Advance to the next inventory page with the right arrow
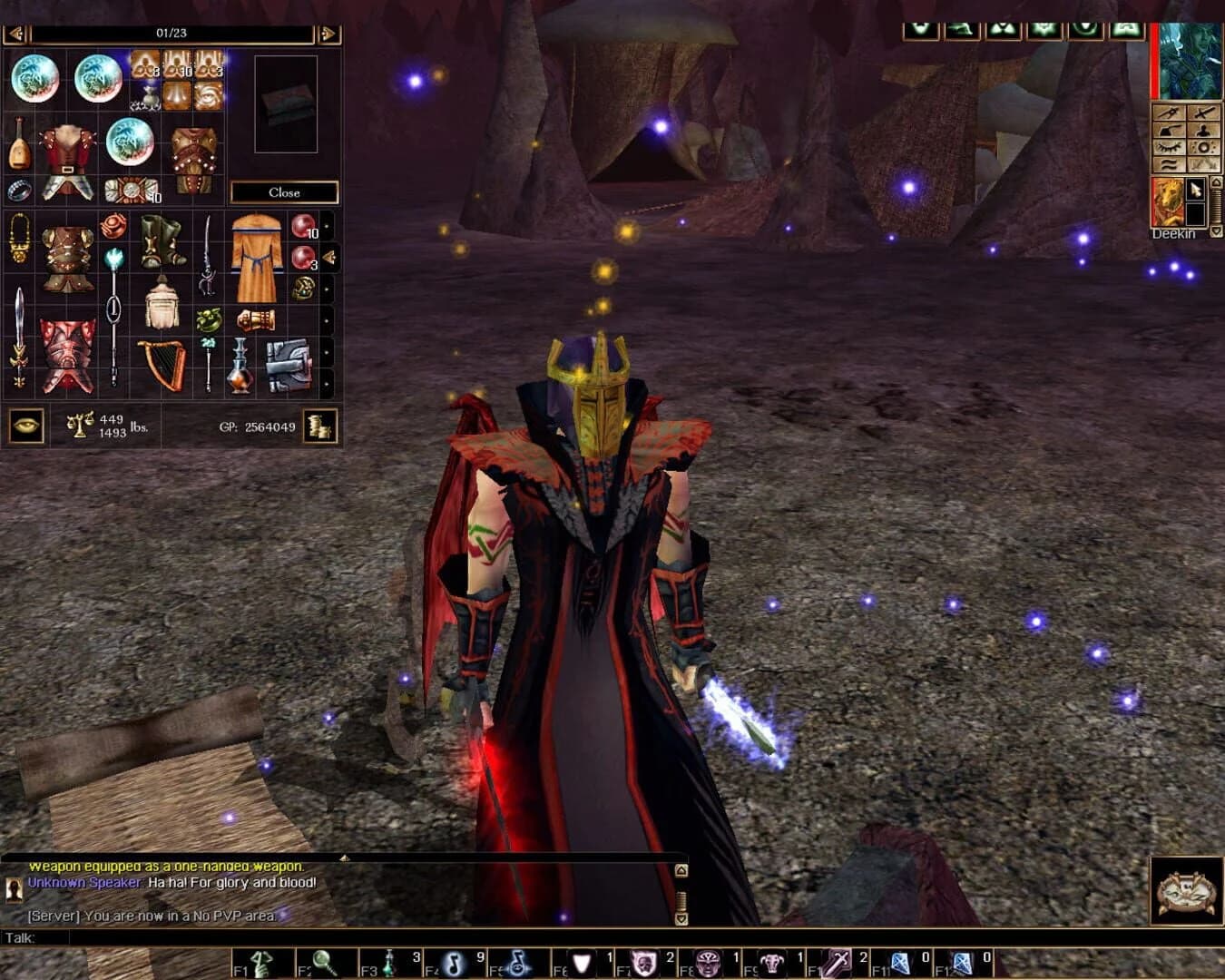 326,34
